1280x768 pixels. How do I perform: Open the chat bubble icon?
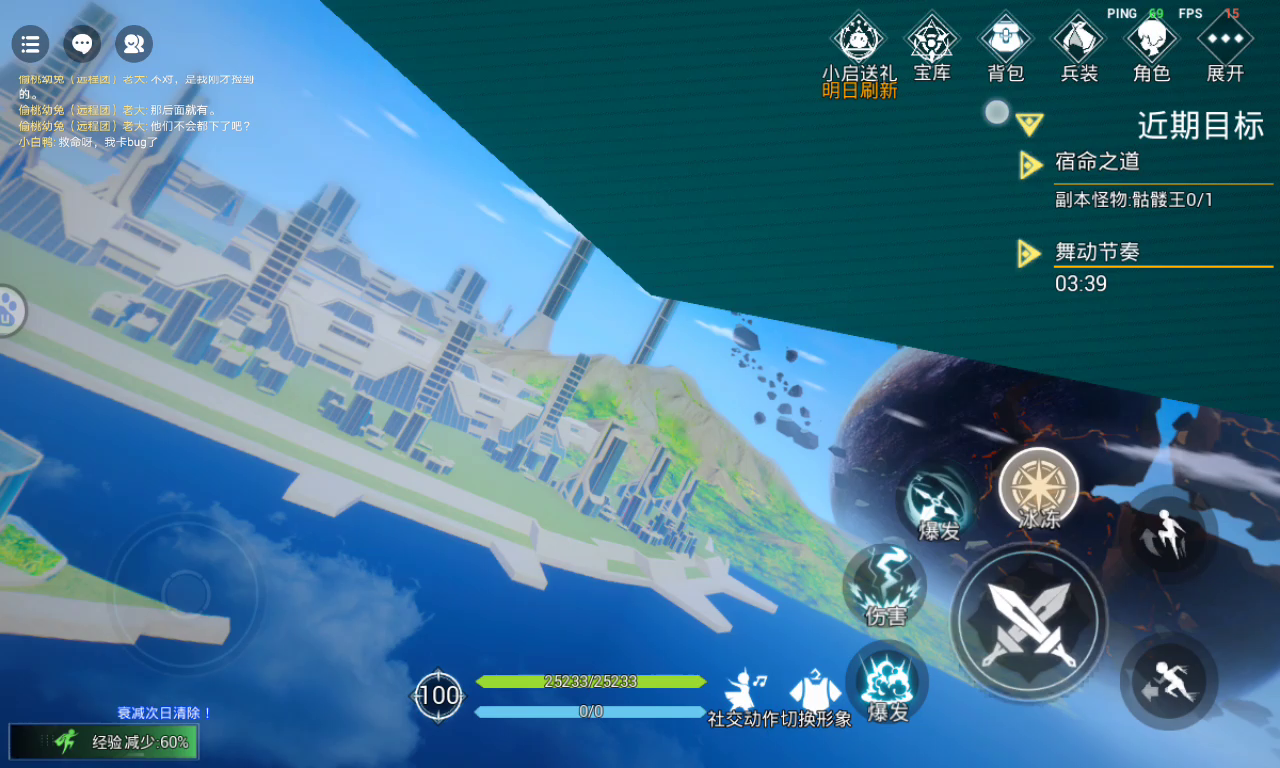coord(83,44)
